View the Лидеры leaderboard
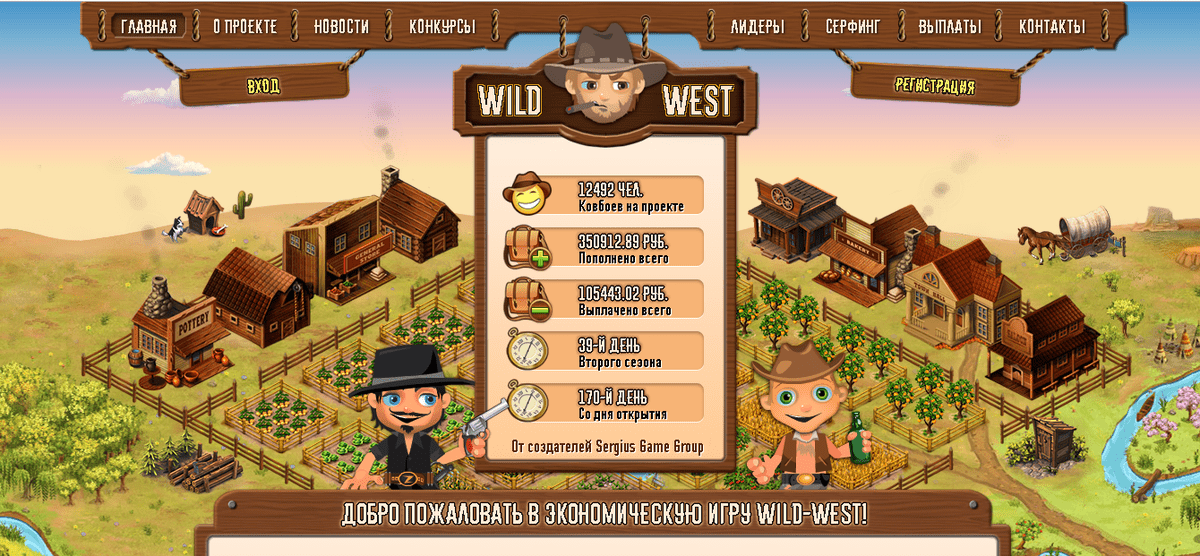This screenshot has width=1200, height=556. coord(757,26)
